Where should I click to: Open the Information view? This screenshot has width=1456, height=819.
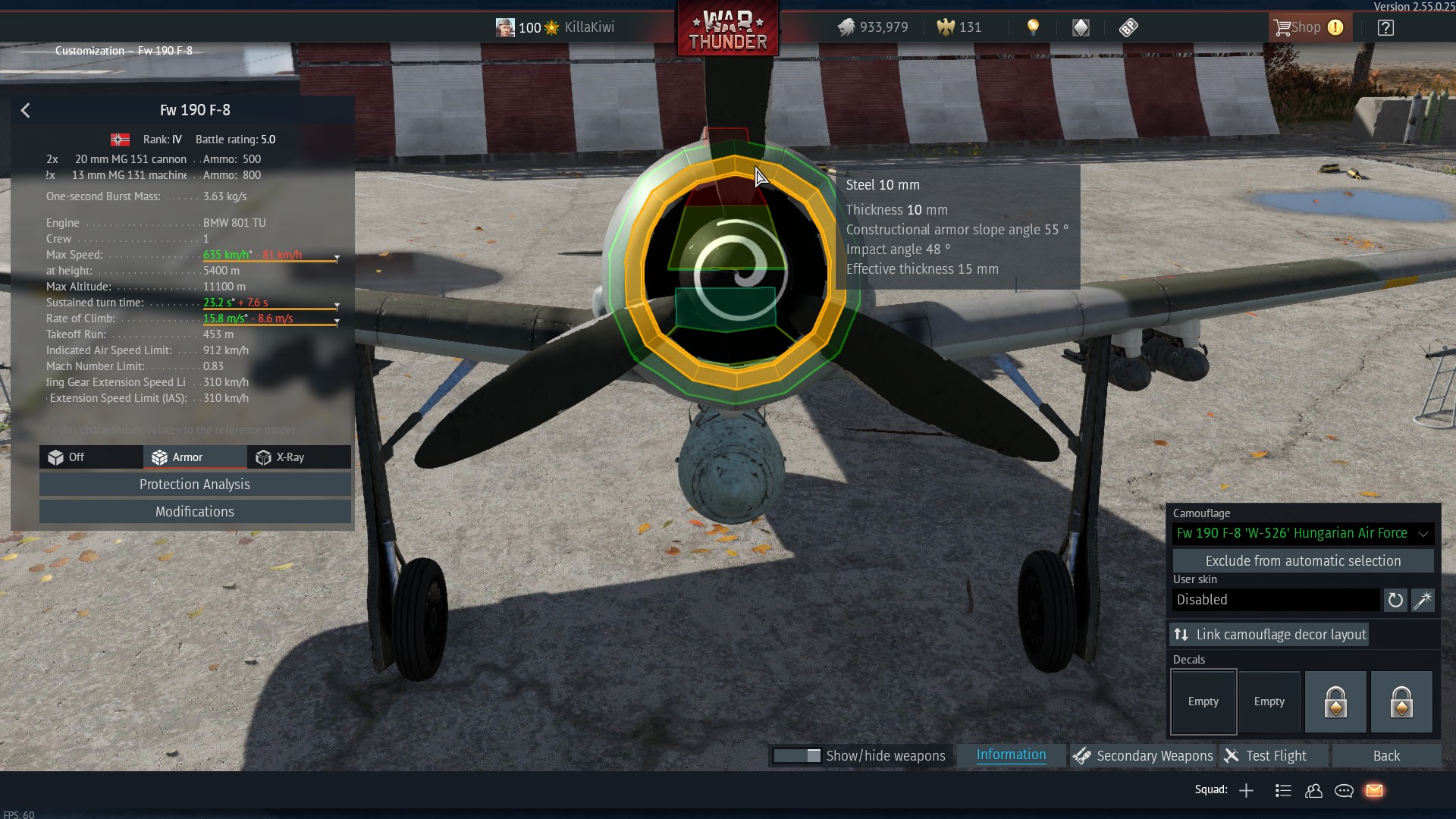click(x=1011, y=755)
